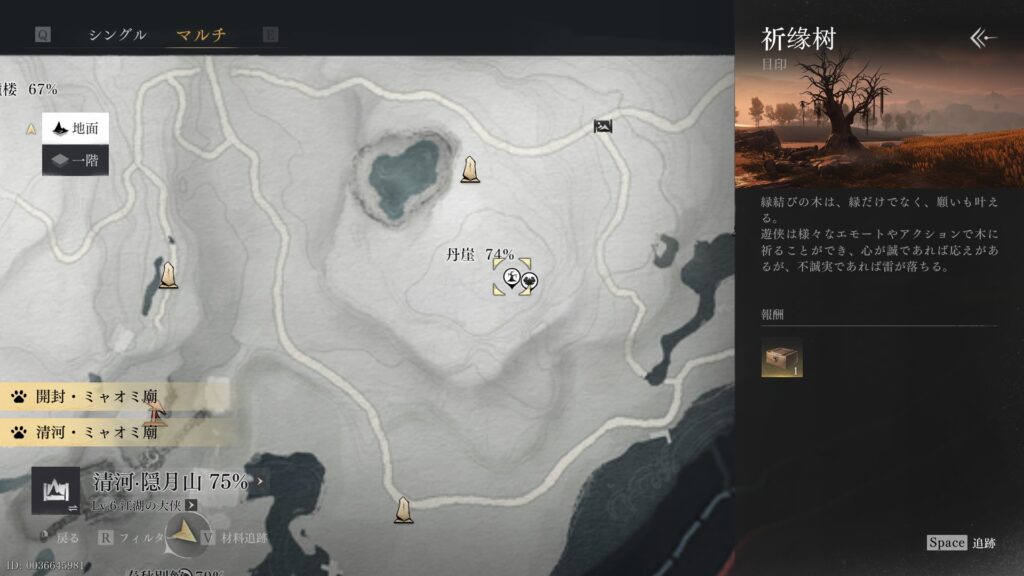
Task: Inspect the reward chest item
Action: 781,357
